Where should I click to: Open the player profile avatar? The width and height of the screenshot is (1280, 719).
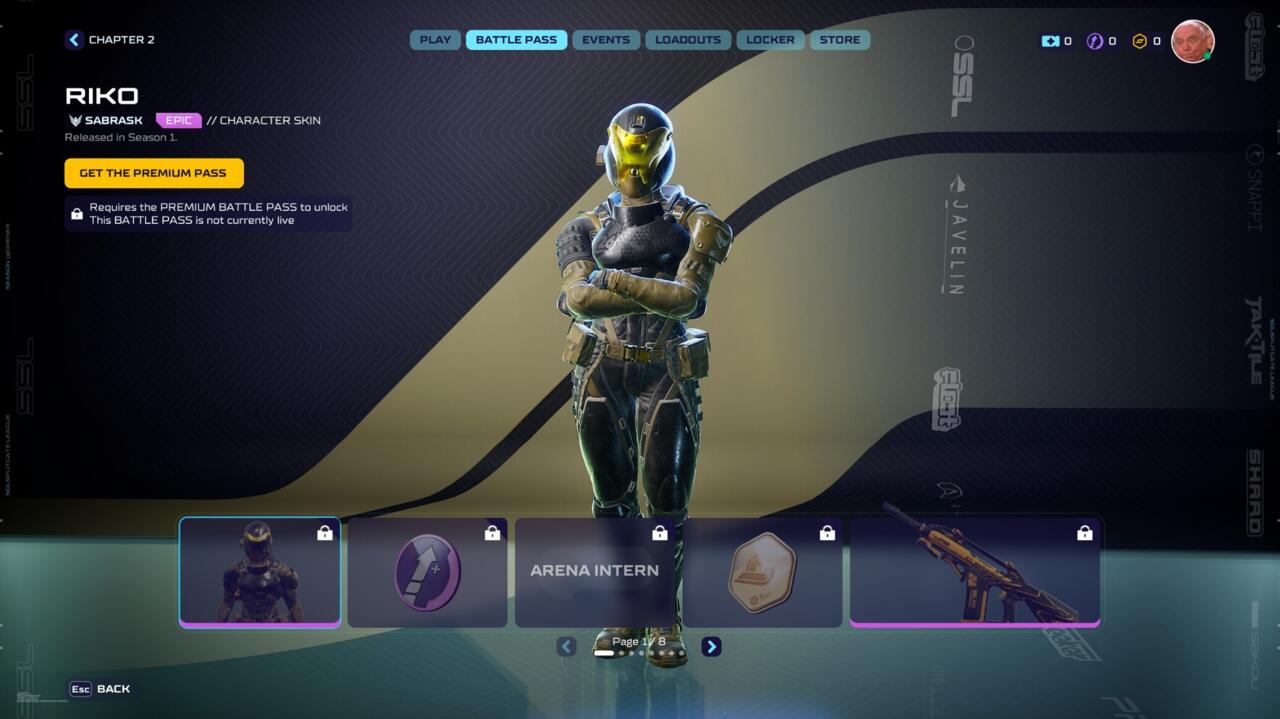pos(1192,42)
